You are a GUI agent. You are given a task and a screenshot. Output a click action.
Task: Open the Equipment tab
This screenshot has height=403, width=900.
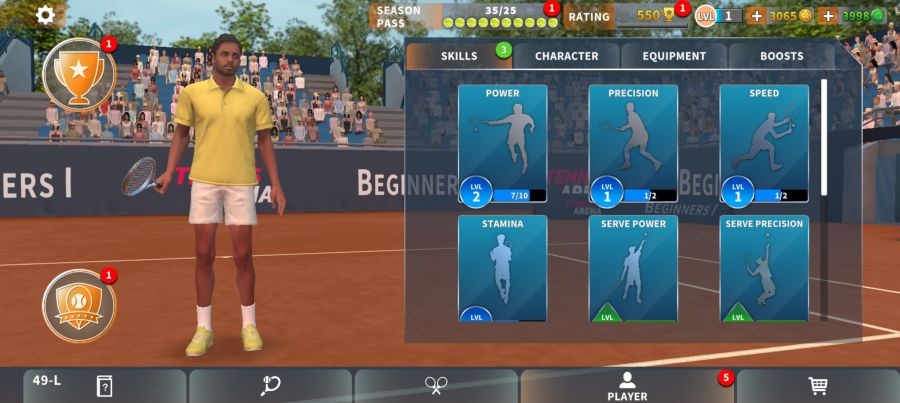[x=674, y=56]
